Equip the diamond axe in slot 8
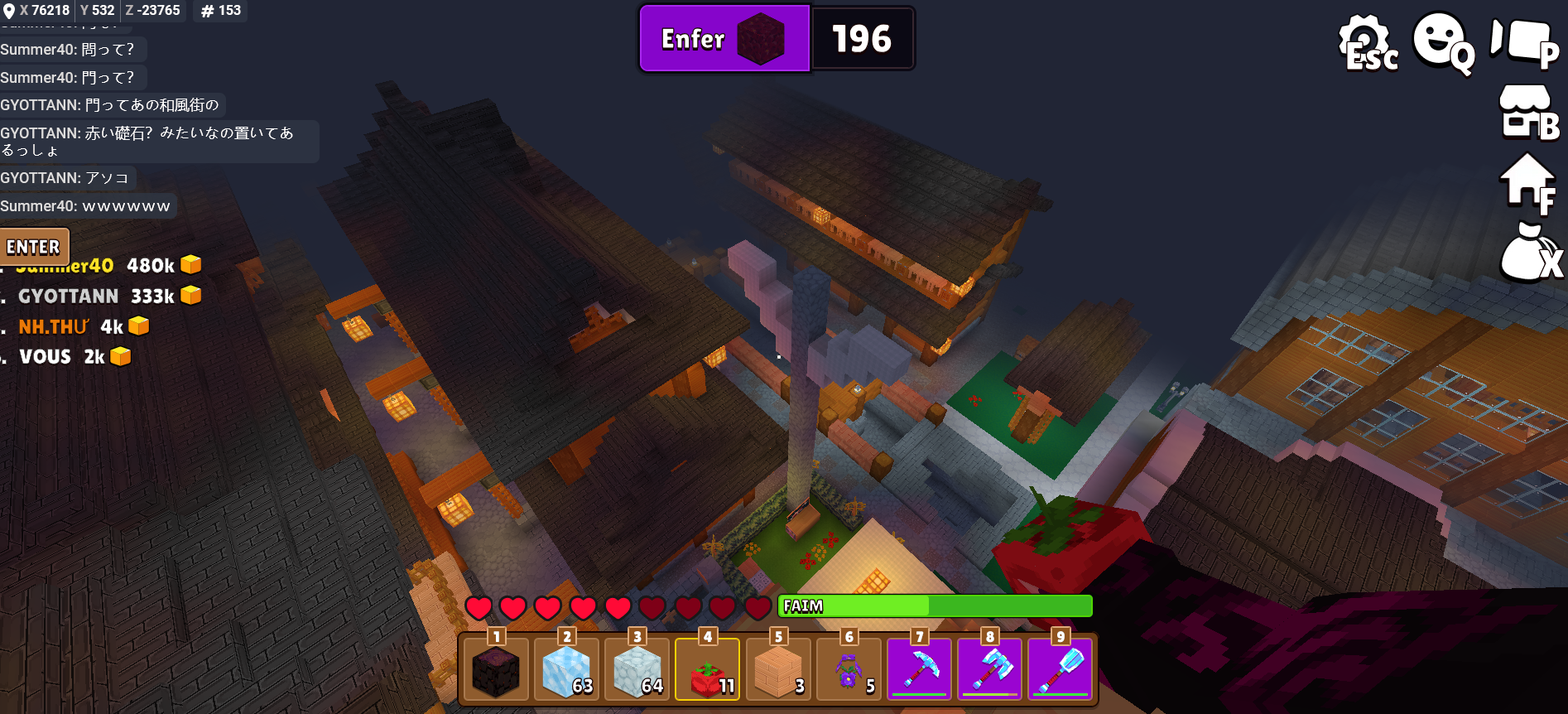The width and height of the screenshot is (1568, 714). 990,669
